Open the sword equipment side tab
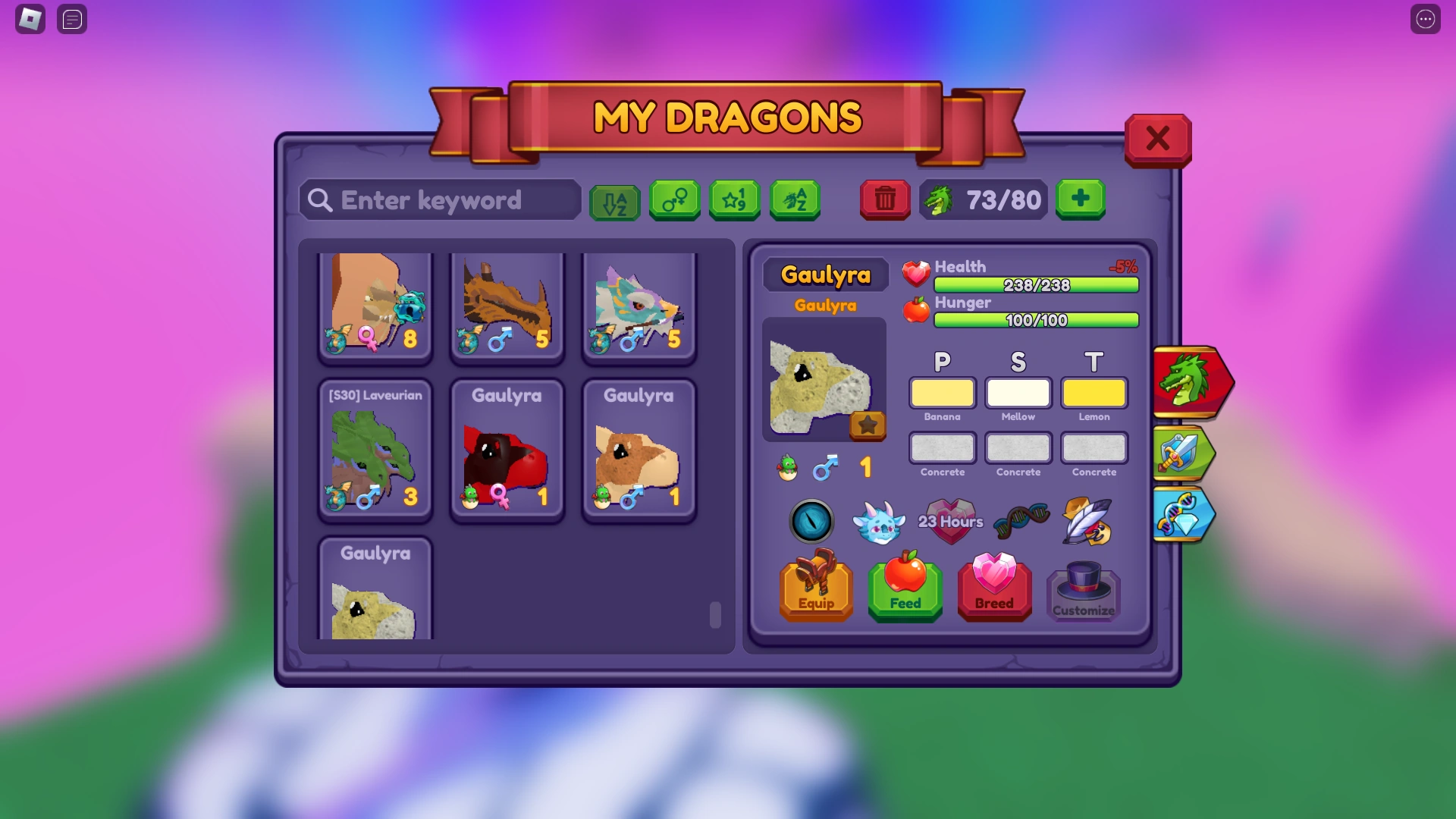The height and width of the screenshot is (819, 1456). tap(1183, 453)
